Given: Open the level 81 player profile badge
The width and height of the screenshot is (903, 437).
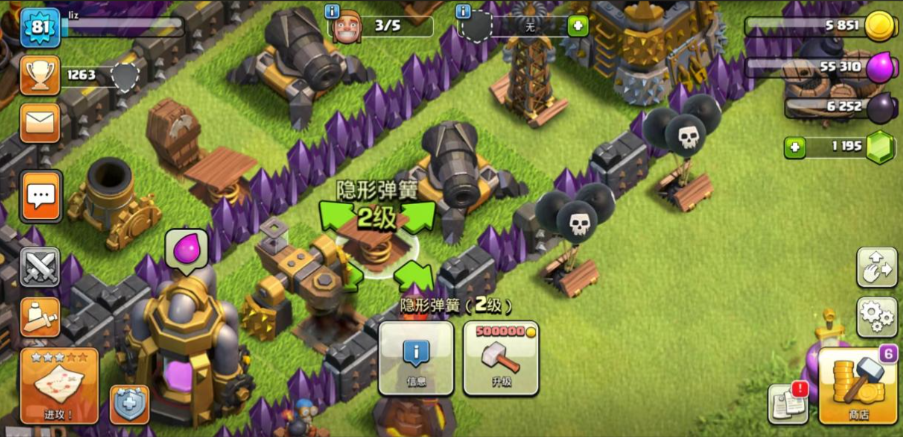Looking at the screenshot, I should [41, 27].
